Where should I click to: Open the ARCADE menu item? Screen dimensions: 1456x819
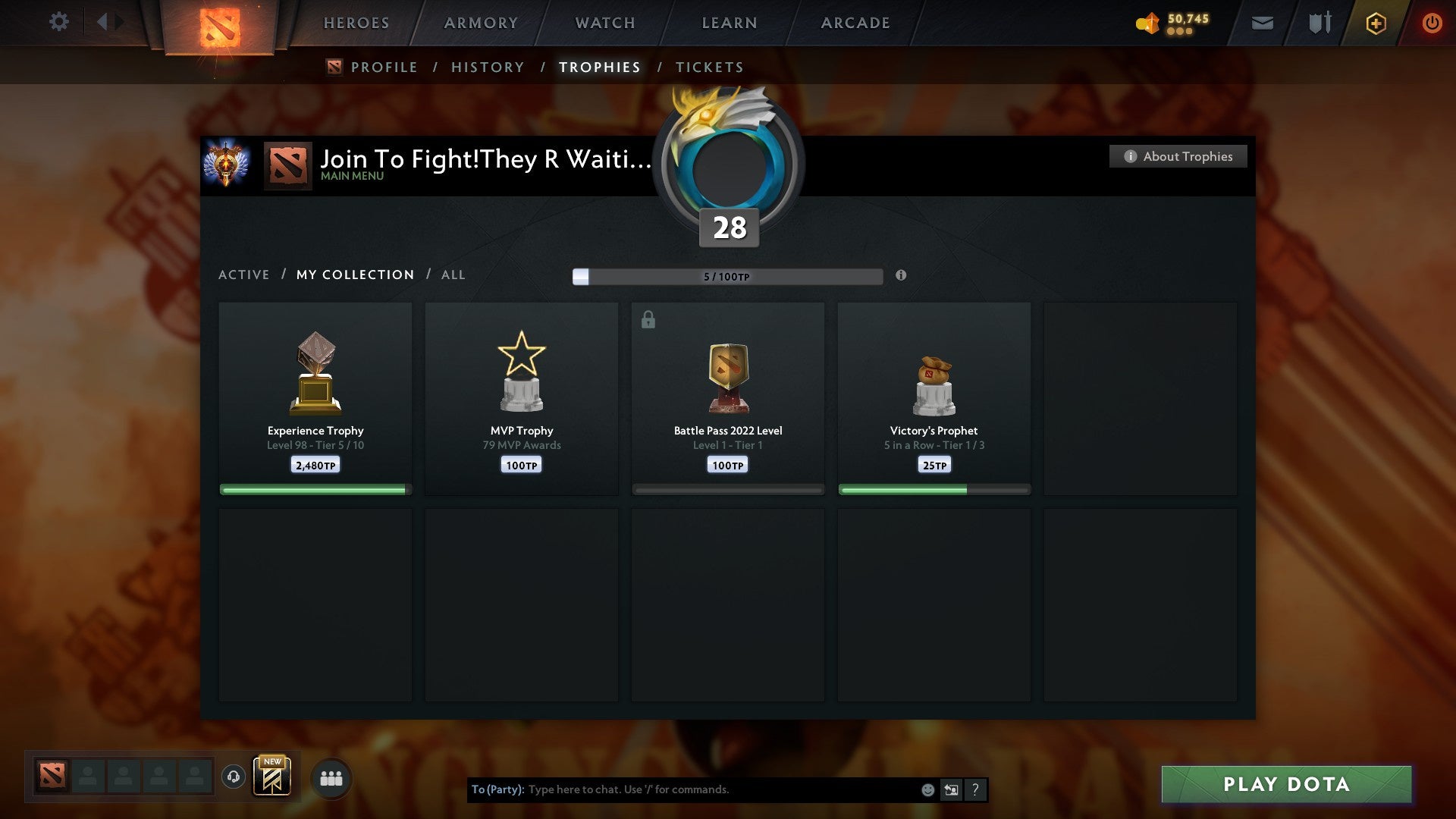[x=855, y=23]
